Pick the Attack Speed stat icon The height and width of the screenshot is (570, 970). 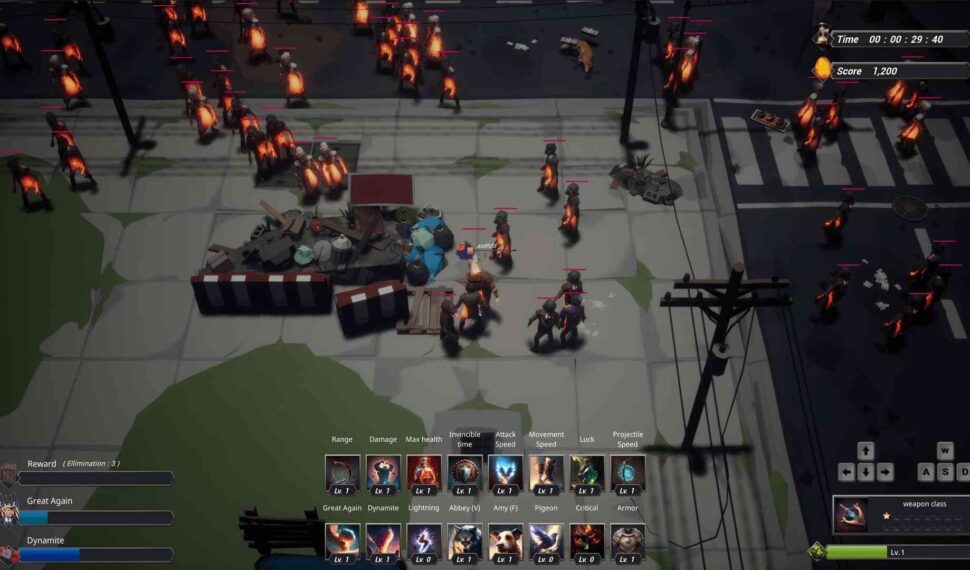tap(506, 472)
